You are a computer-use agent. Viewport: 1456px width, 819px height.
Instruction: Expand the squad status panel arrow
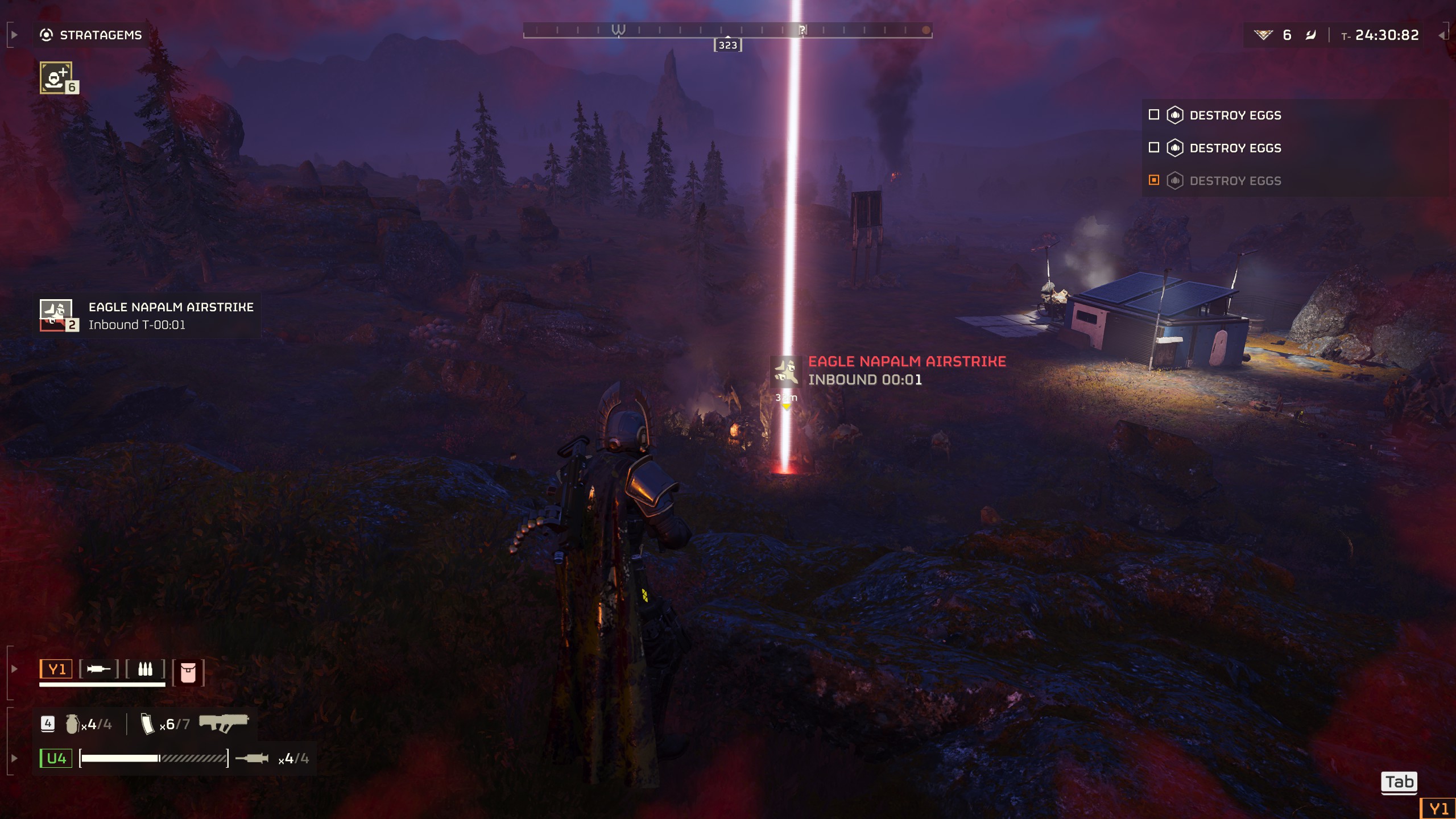click(x=15, y=669)
